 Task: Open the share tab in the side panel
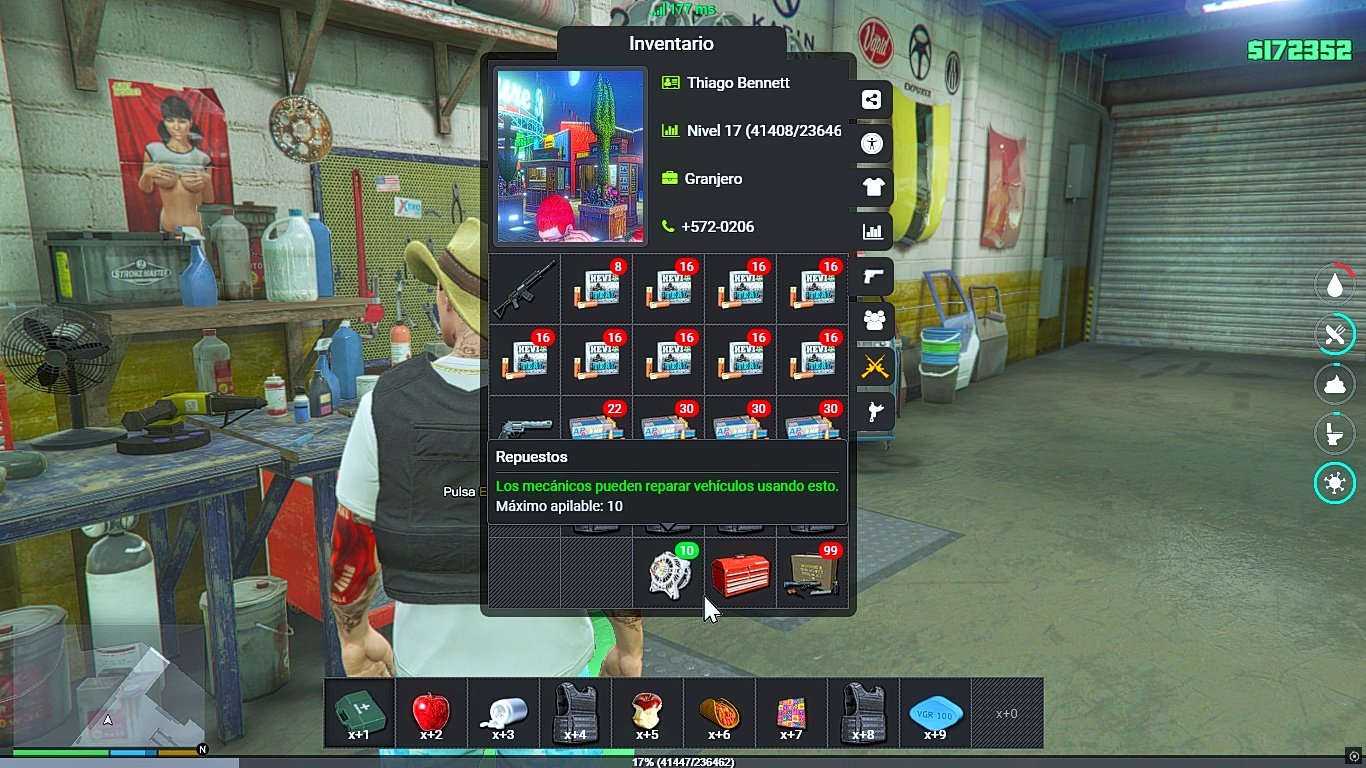[873, 100]
